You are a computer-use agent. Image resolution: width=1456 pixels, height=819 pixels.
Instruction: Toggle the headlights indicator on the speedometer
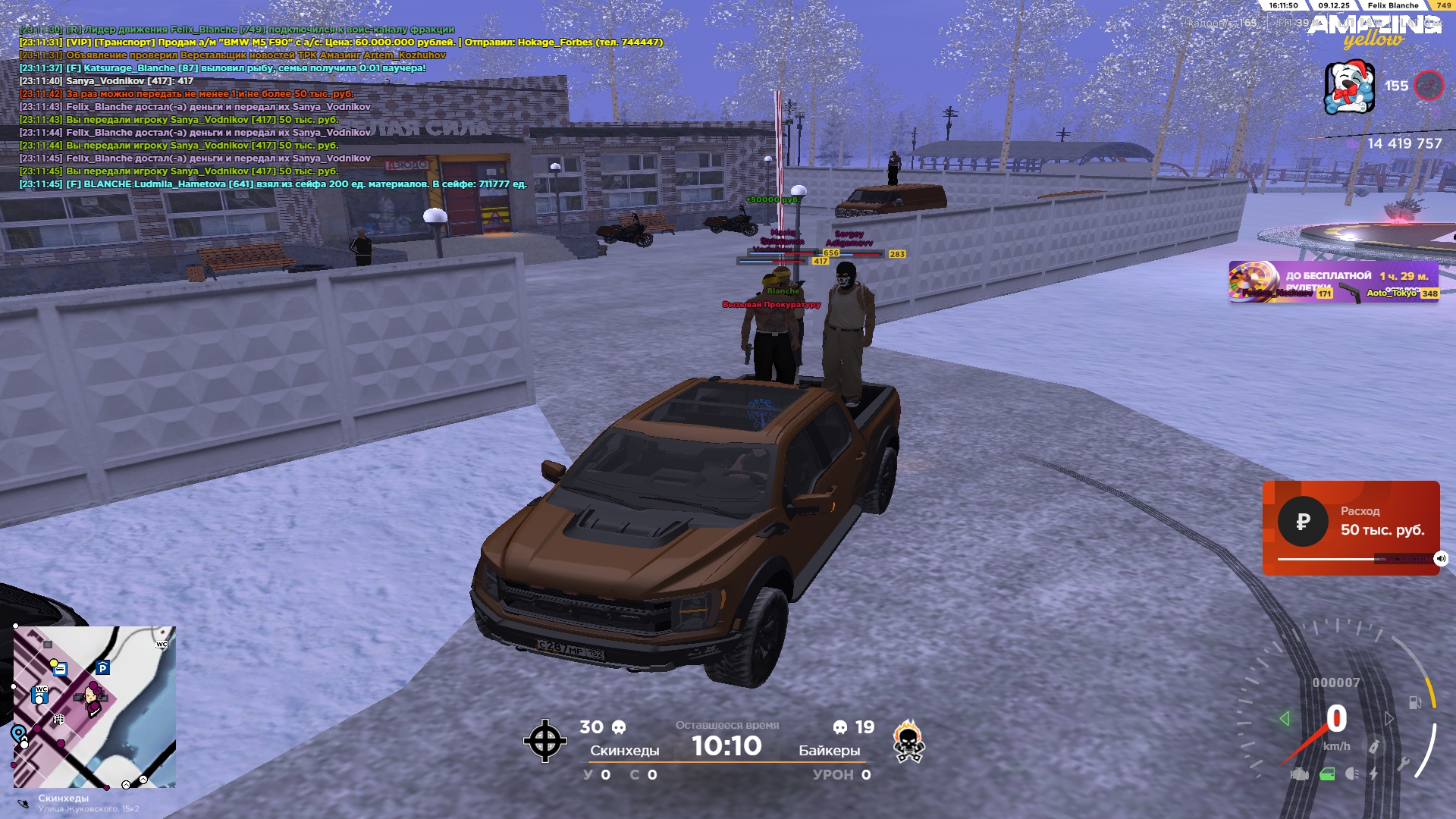tap(1351, 773)
